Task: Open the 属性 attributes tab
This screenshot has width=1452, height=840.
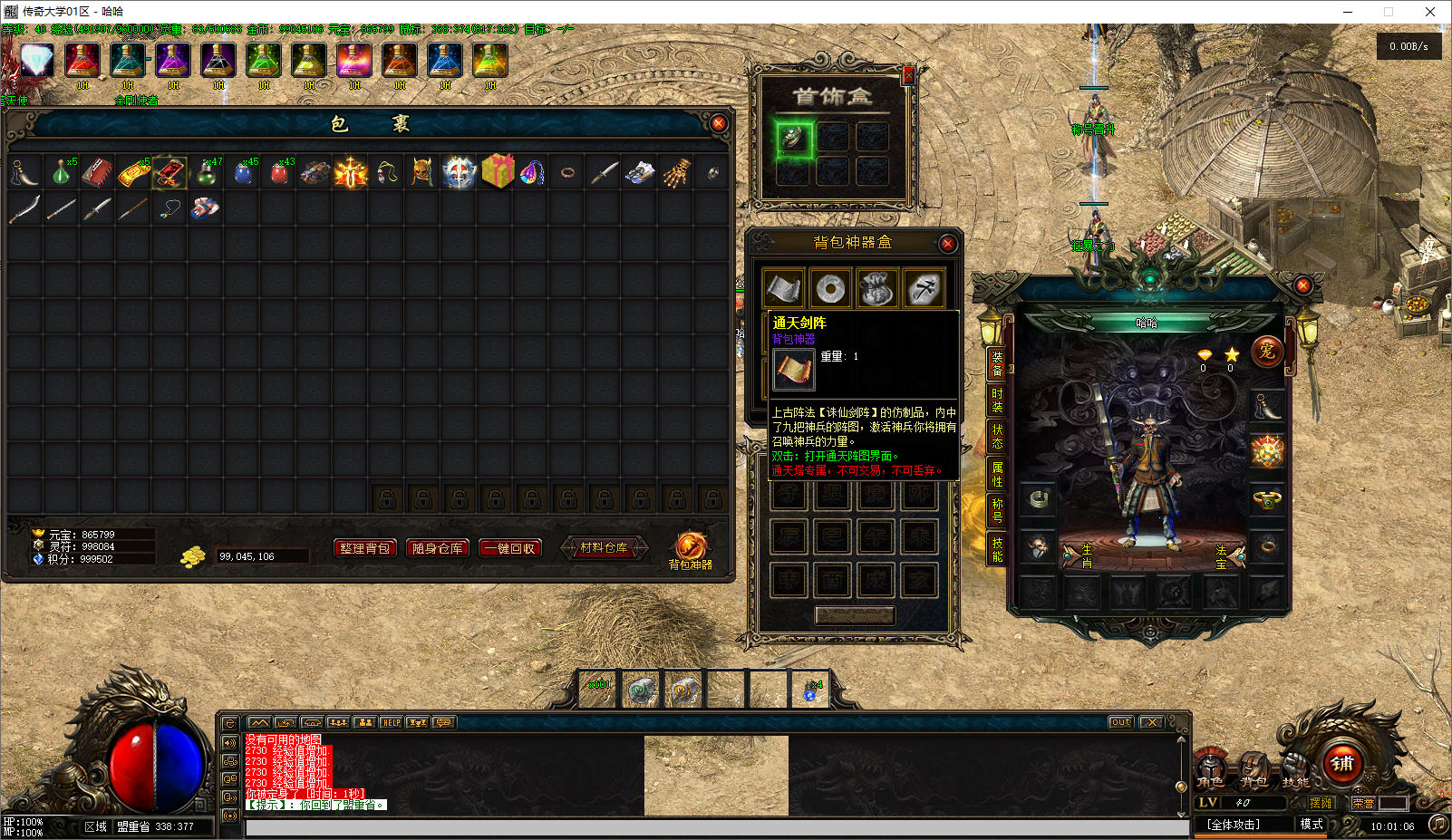Action: tap(997, 474)
